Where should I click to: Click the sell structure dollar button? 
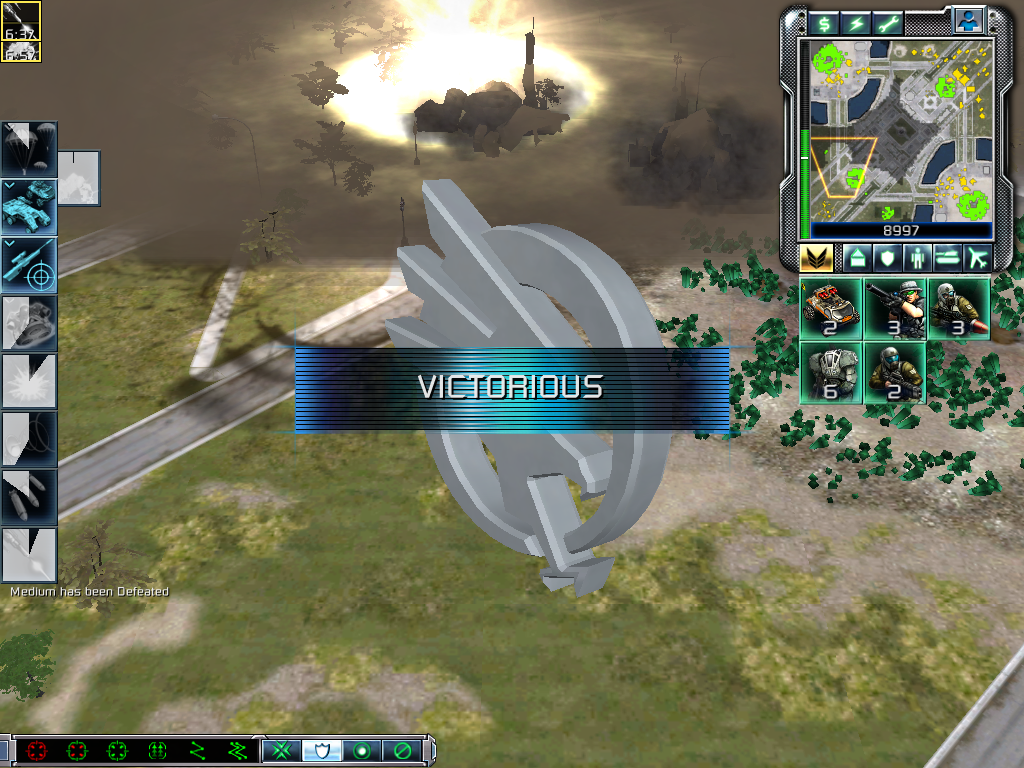[825, 23]
